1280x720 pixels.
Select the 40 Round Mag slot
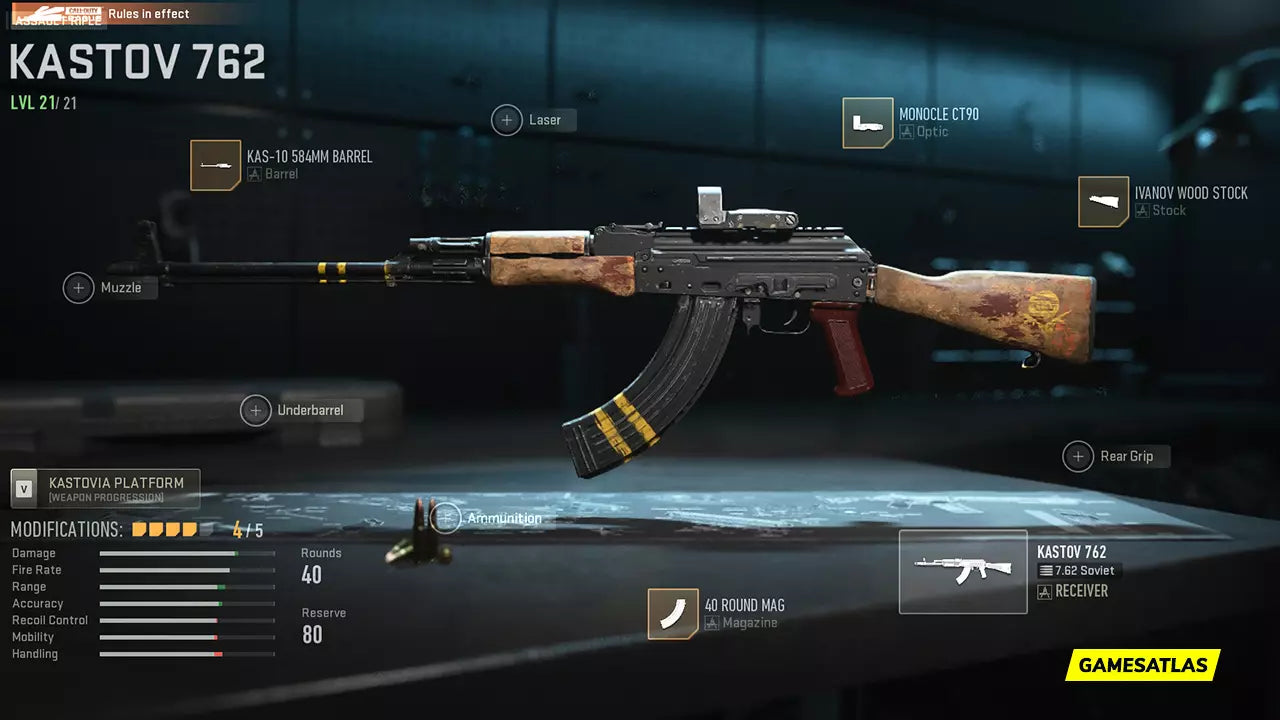tap(673, 613)
